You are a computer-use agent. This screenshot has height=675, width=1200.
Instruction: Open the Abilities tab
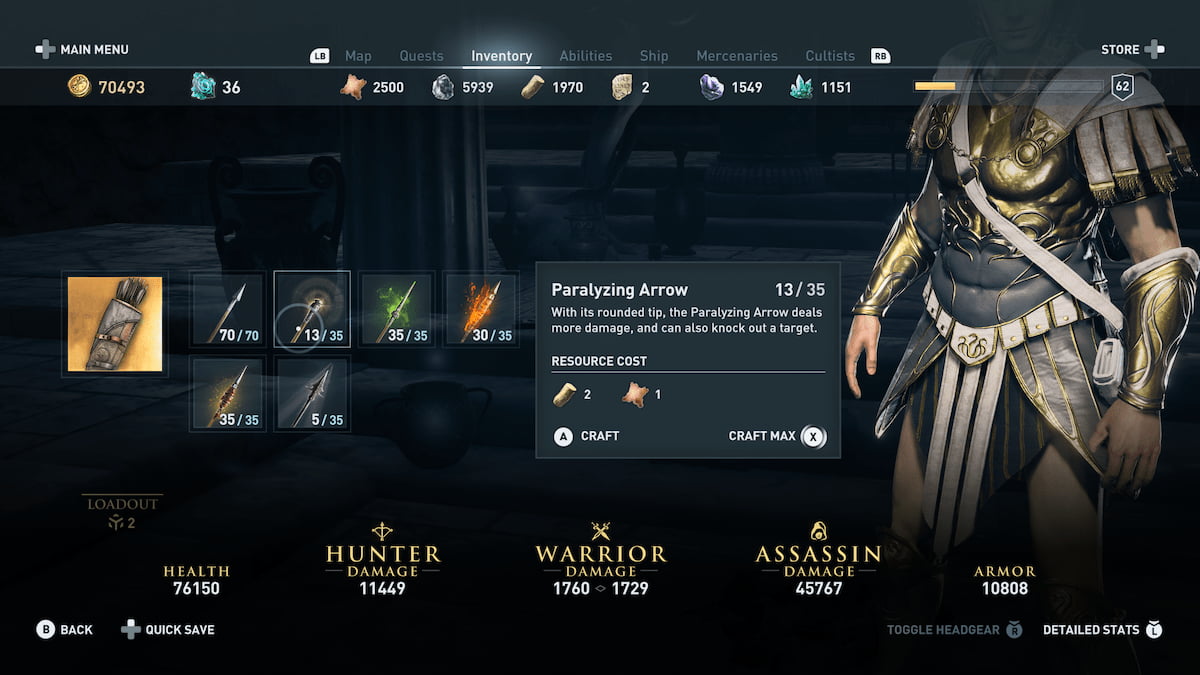click(x=586, y=56)
